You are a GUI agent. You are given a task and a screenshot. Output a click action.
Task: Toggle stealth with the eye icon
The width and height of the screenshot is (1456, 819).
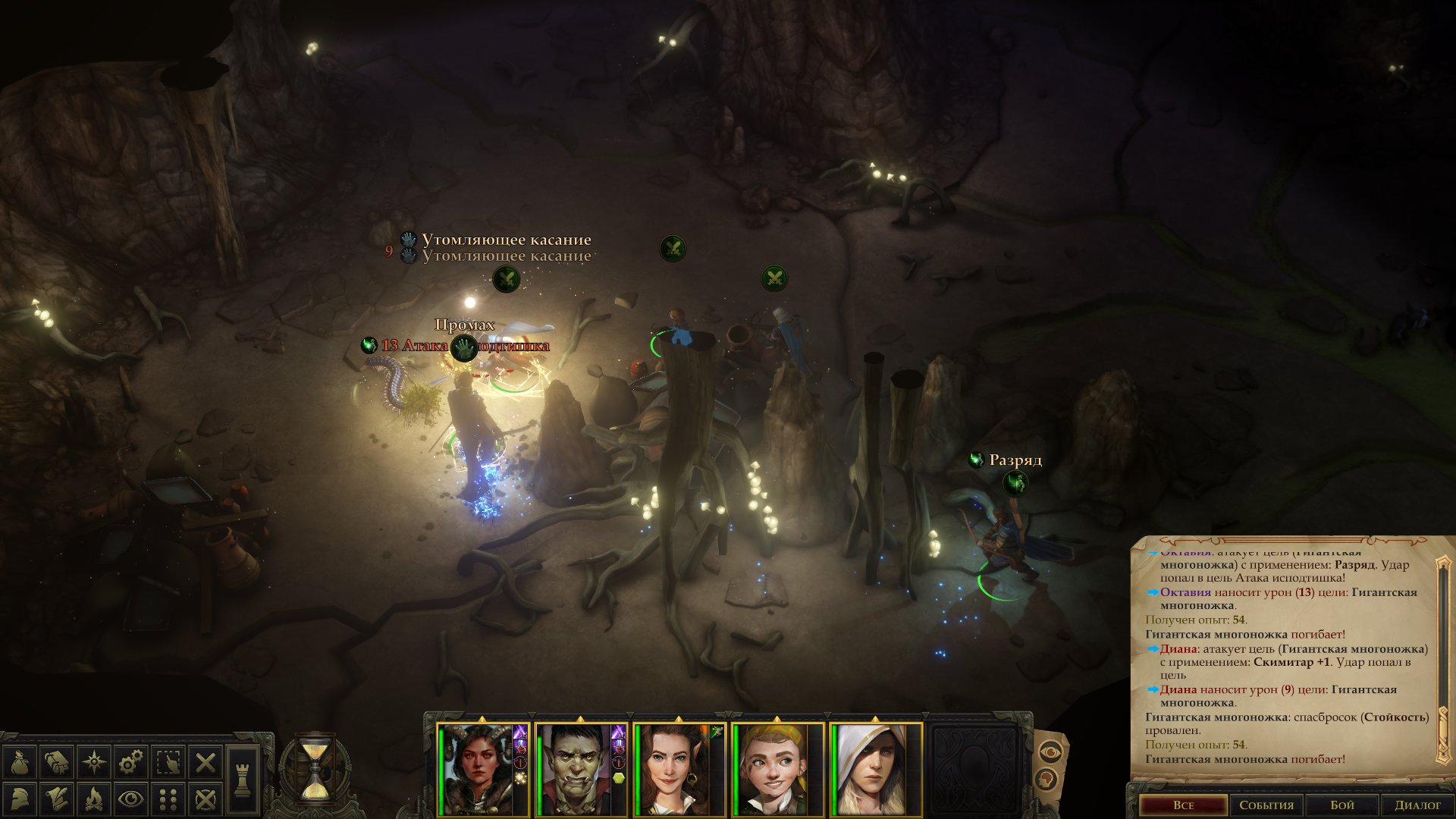131,799
